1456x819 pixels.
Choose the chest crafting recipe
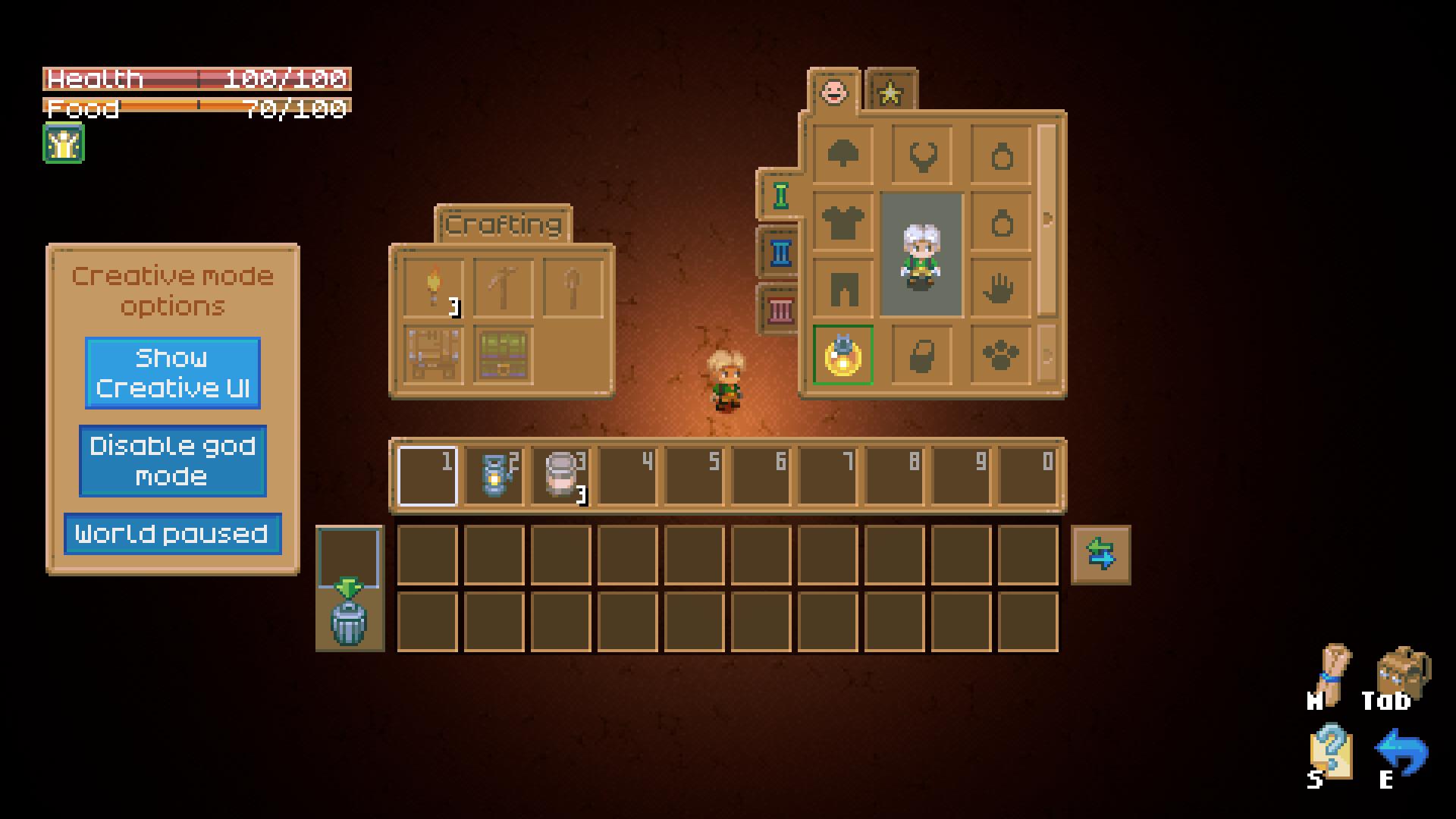502,355
